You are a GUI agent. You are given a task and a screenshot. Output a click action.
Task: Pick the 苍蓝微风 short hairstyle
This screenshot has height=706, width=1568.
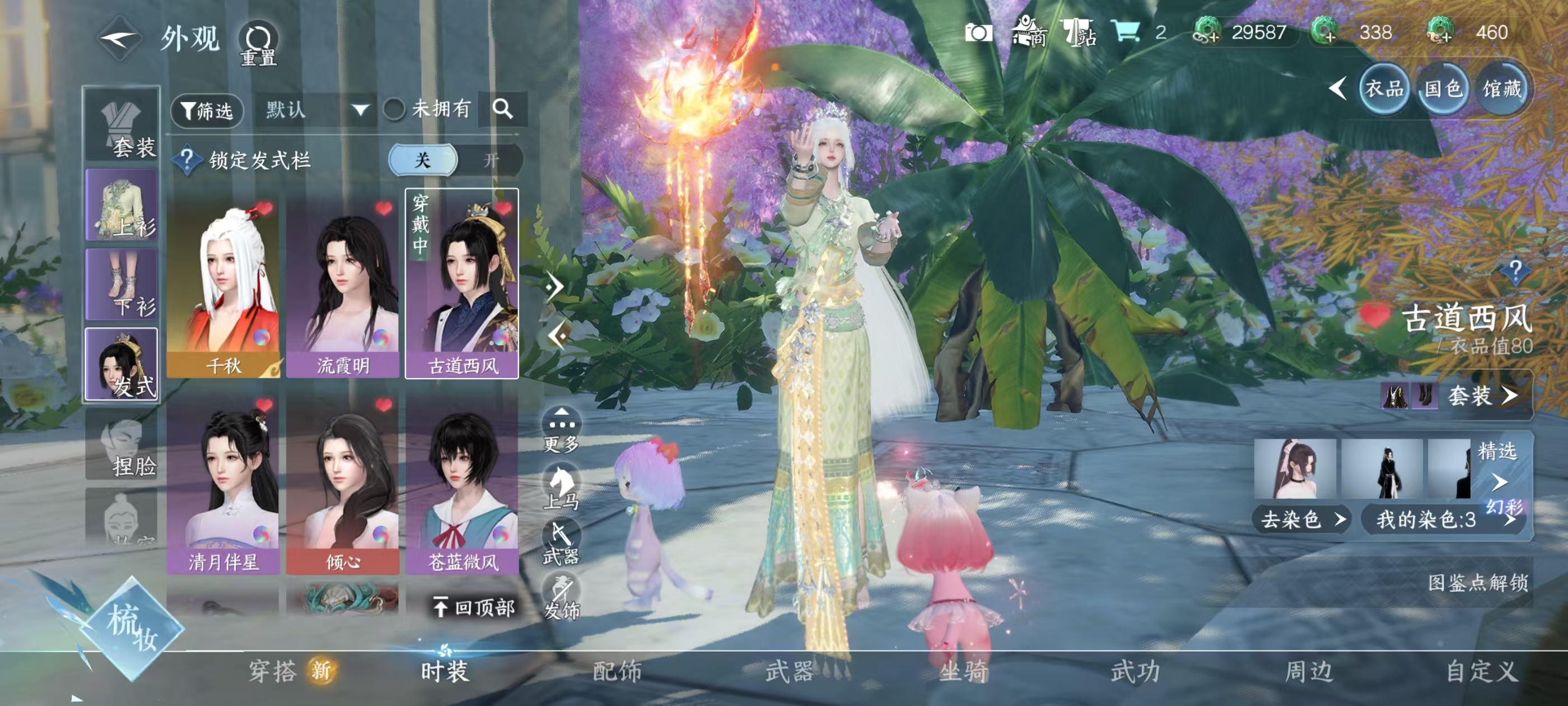click(x=463, y=484)
